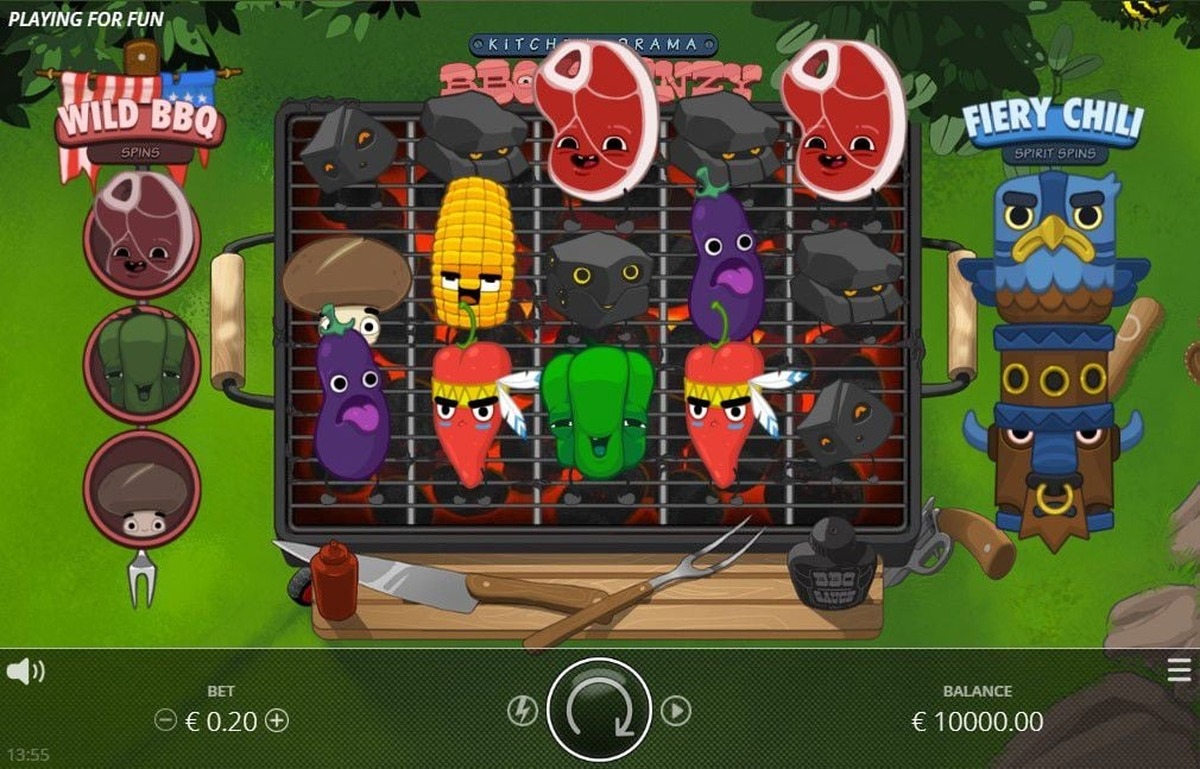Mute the game sound via speaker icon

pyautogui.click(x=25, y=672)
